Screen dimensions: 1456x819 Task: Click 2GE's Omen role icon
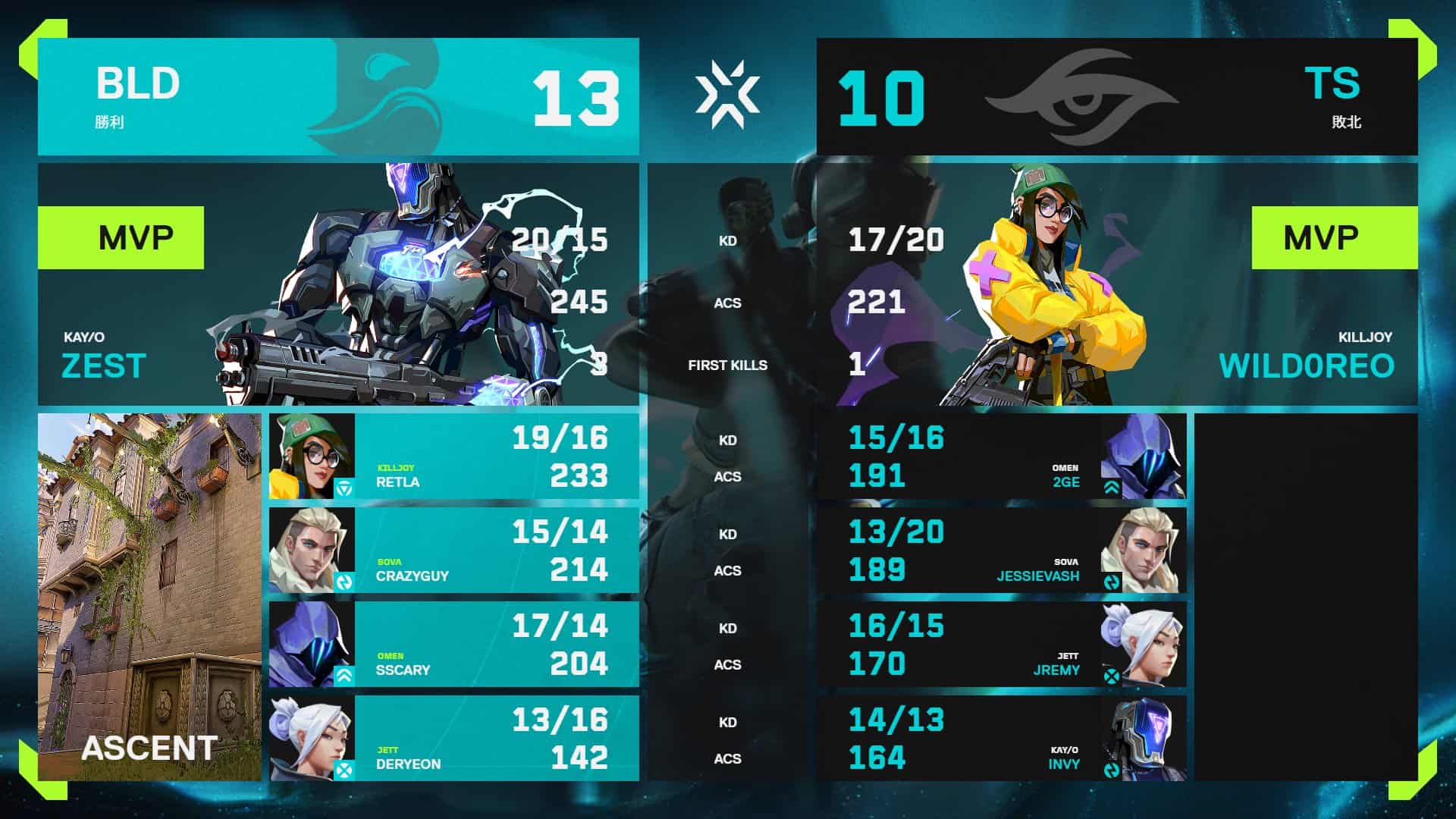click(x=1113, y=488)
